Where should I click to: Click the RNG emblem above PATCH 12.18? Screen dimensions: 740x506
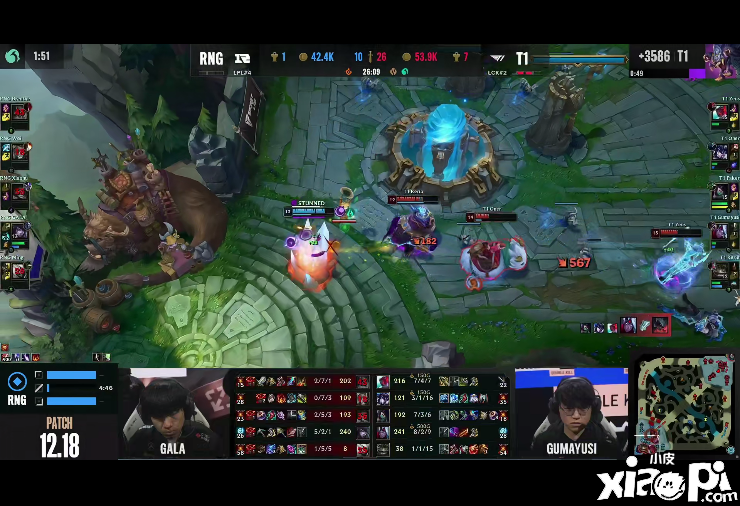point(17,382)
